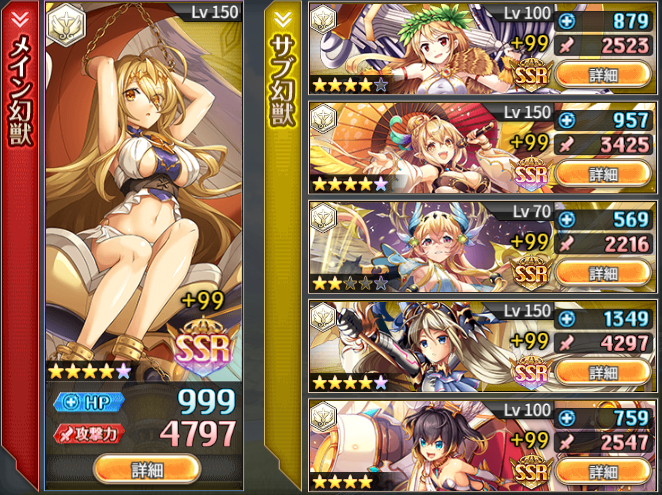
Task: Click 詳細 for the sub summon with 4297 attack
Action: (603, 371)
